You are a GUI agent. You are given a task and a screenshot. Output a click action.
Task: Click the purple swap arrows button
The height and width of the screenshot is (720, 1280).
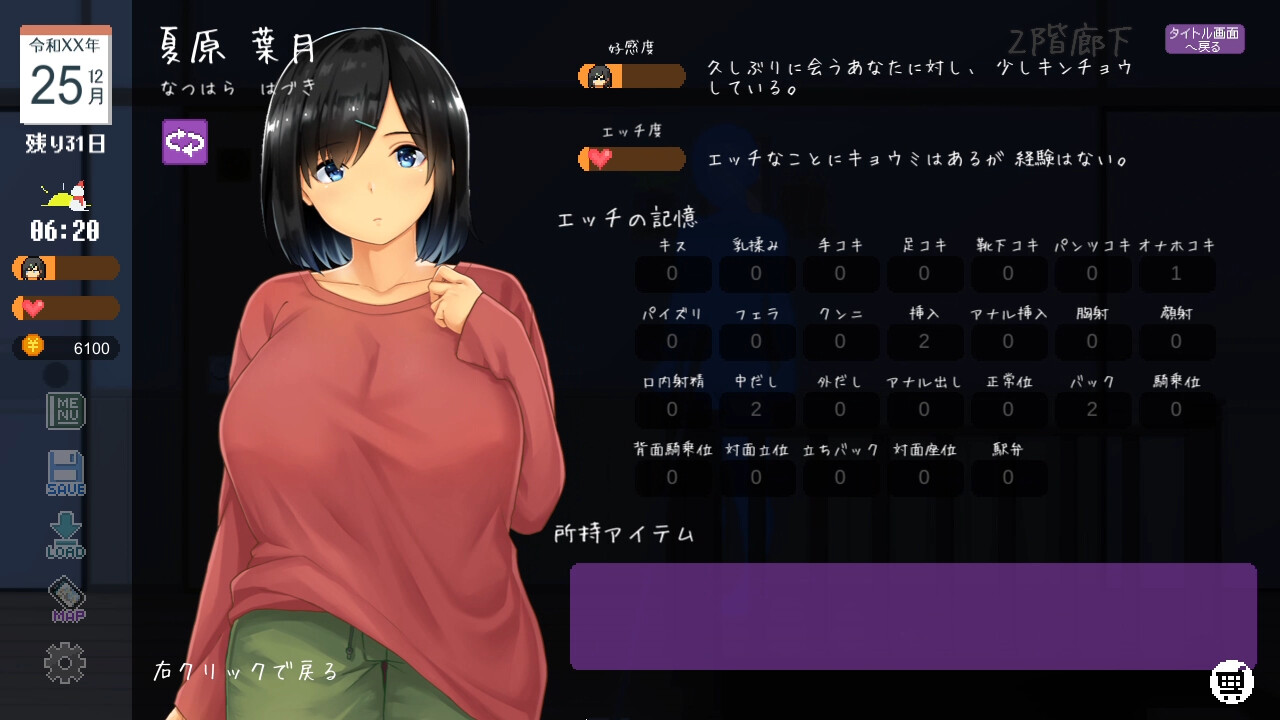185,142
